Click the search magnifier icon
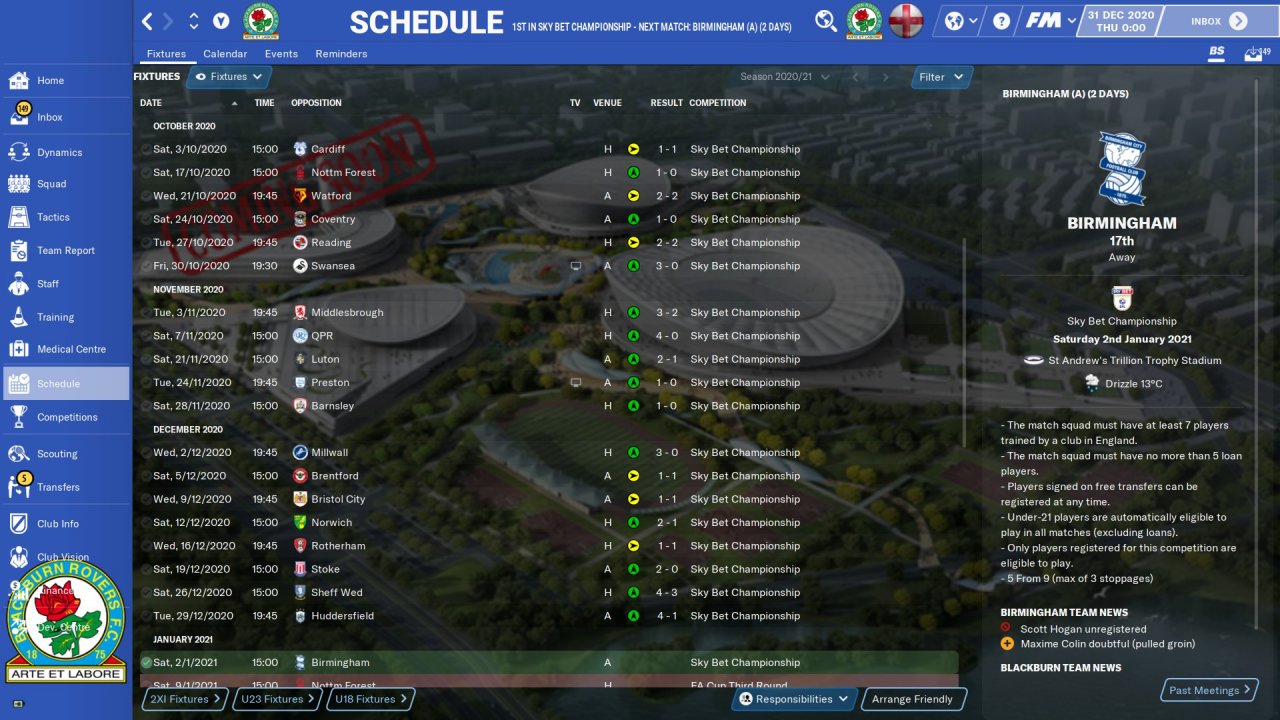The height and width of the screenshot is (720, 1280). coord(826,21)
